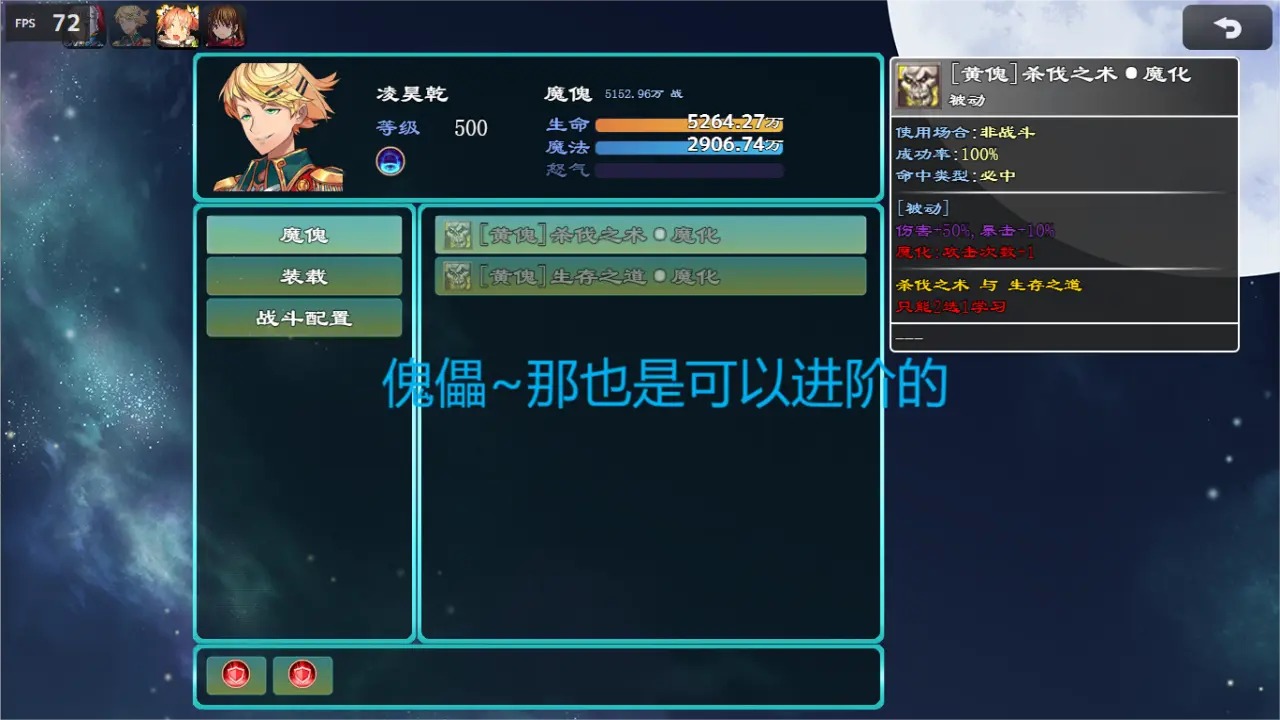The width and height of the screenshot is (1280, 720).
Task: Open the 战斗配置 menu
Action: coord(304,318)
